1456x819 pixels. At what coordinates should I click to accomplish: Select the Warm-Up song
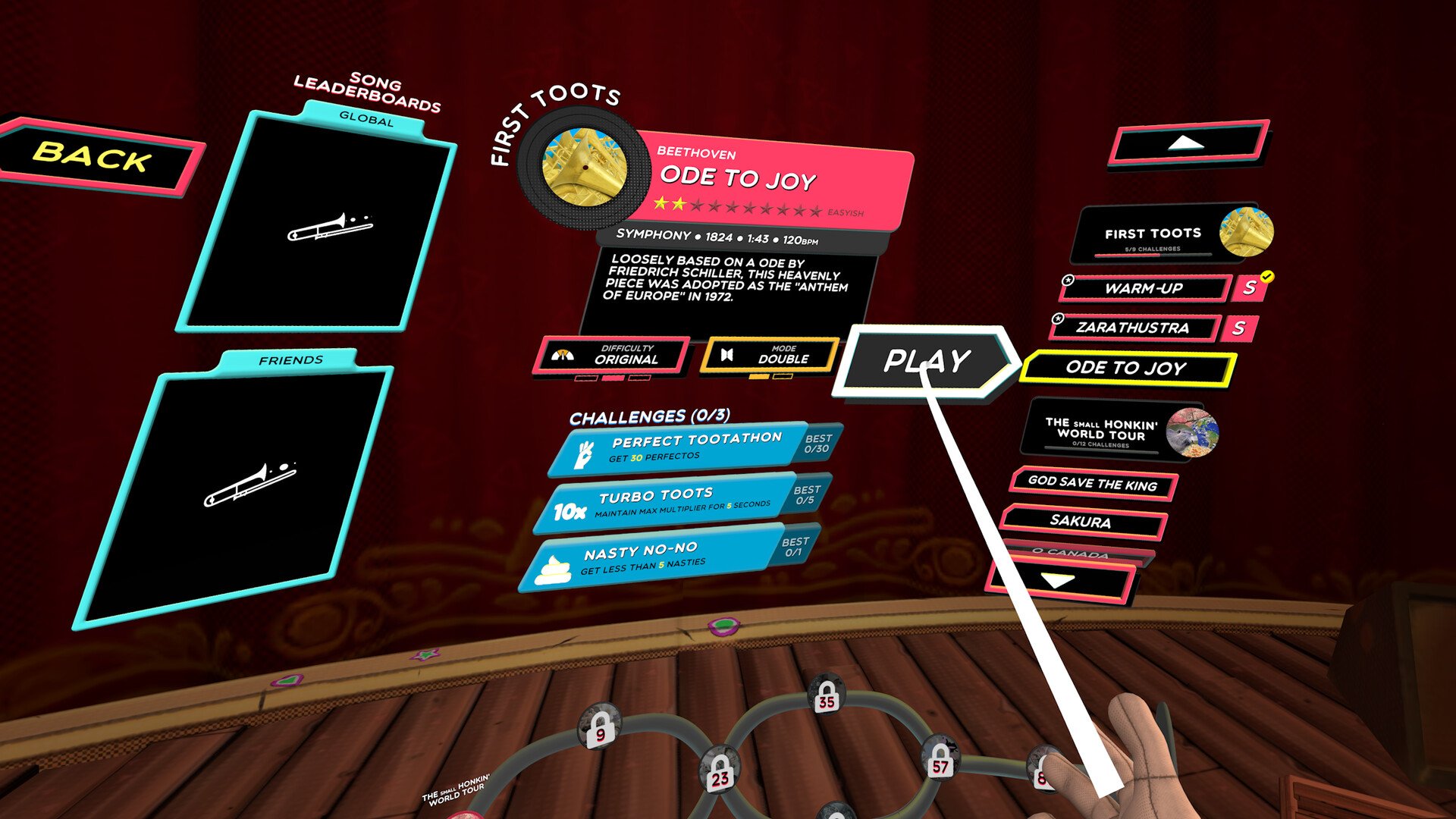pyautogui.click(x=1144, y=288)
